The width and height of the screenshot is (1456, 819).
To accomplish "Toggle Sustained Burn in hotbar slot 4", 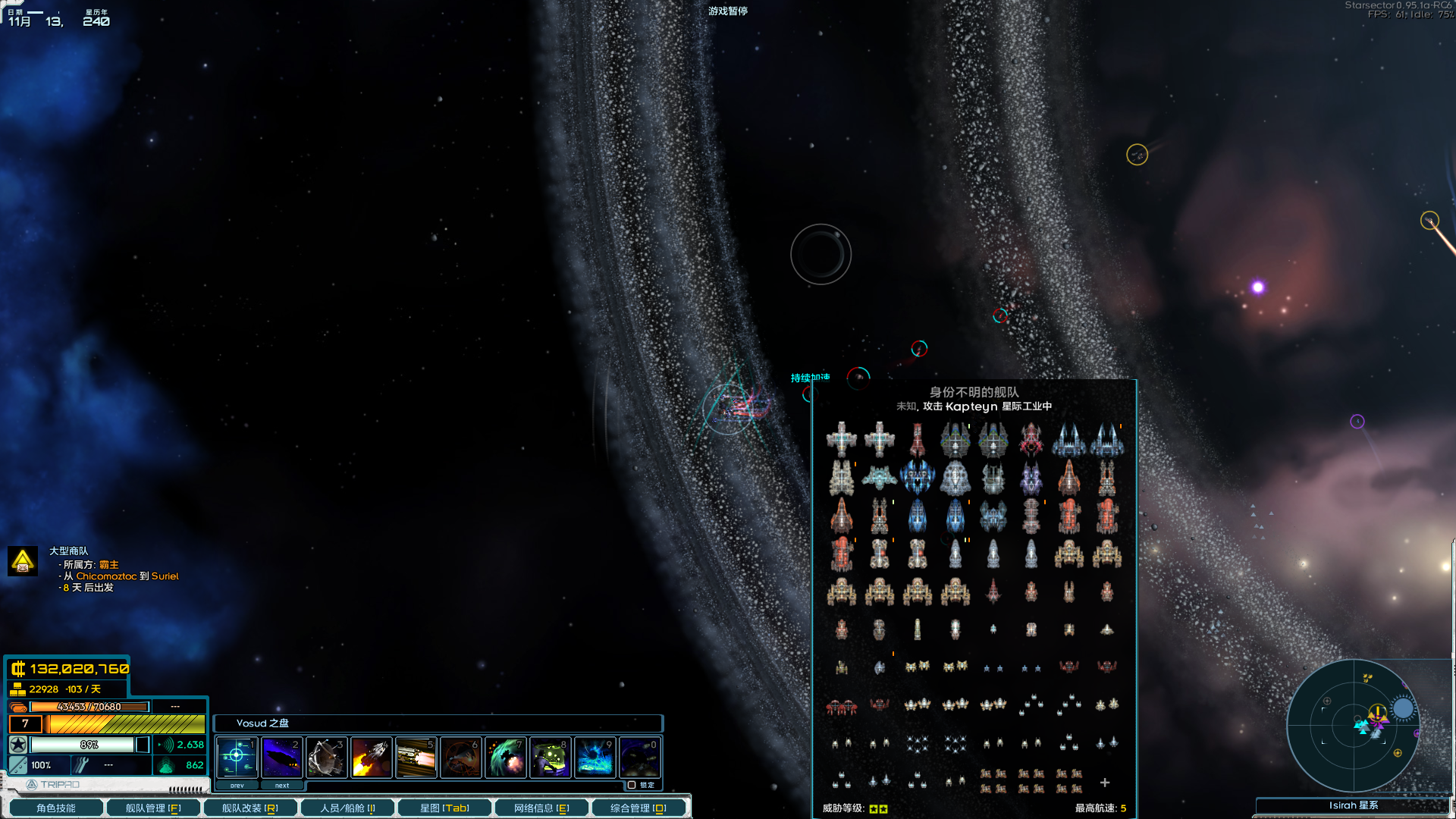I will [371, 757].
